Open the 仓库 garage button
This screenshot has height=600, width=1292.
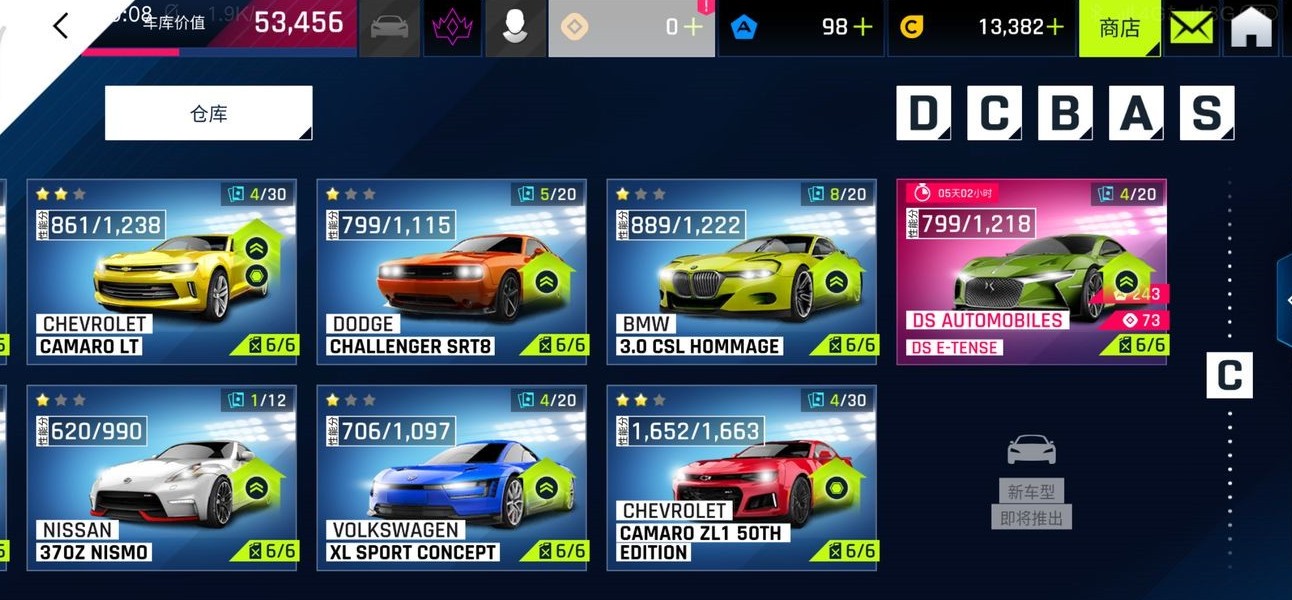[x=208, y=113]
